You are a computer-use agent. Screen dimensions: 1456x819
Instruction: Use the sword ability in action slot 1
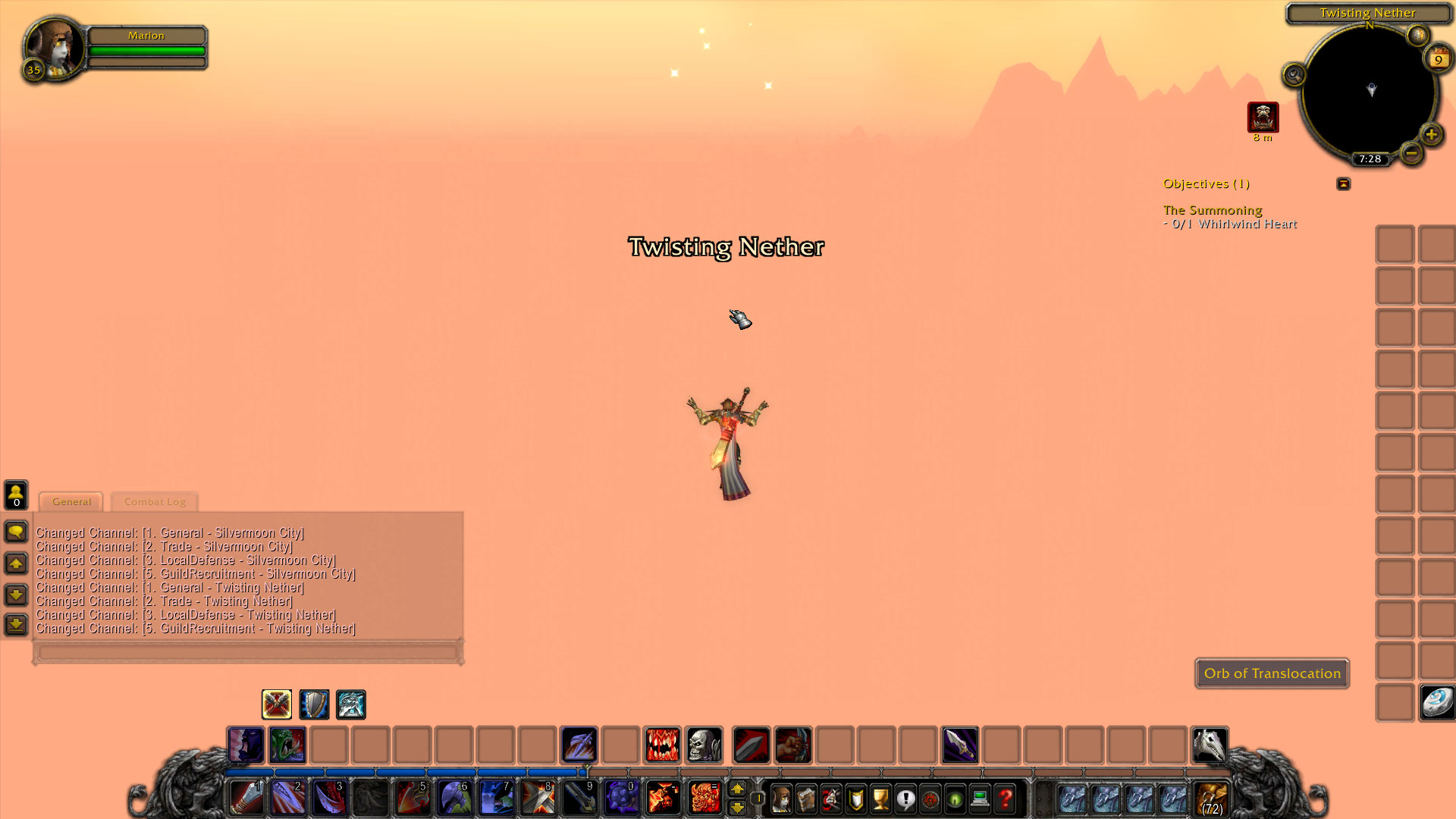(246, 798)
